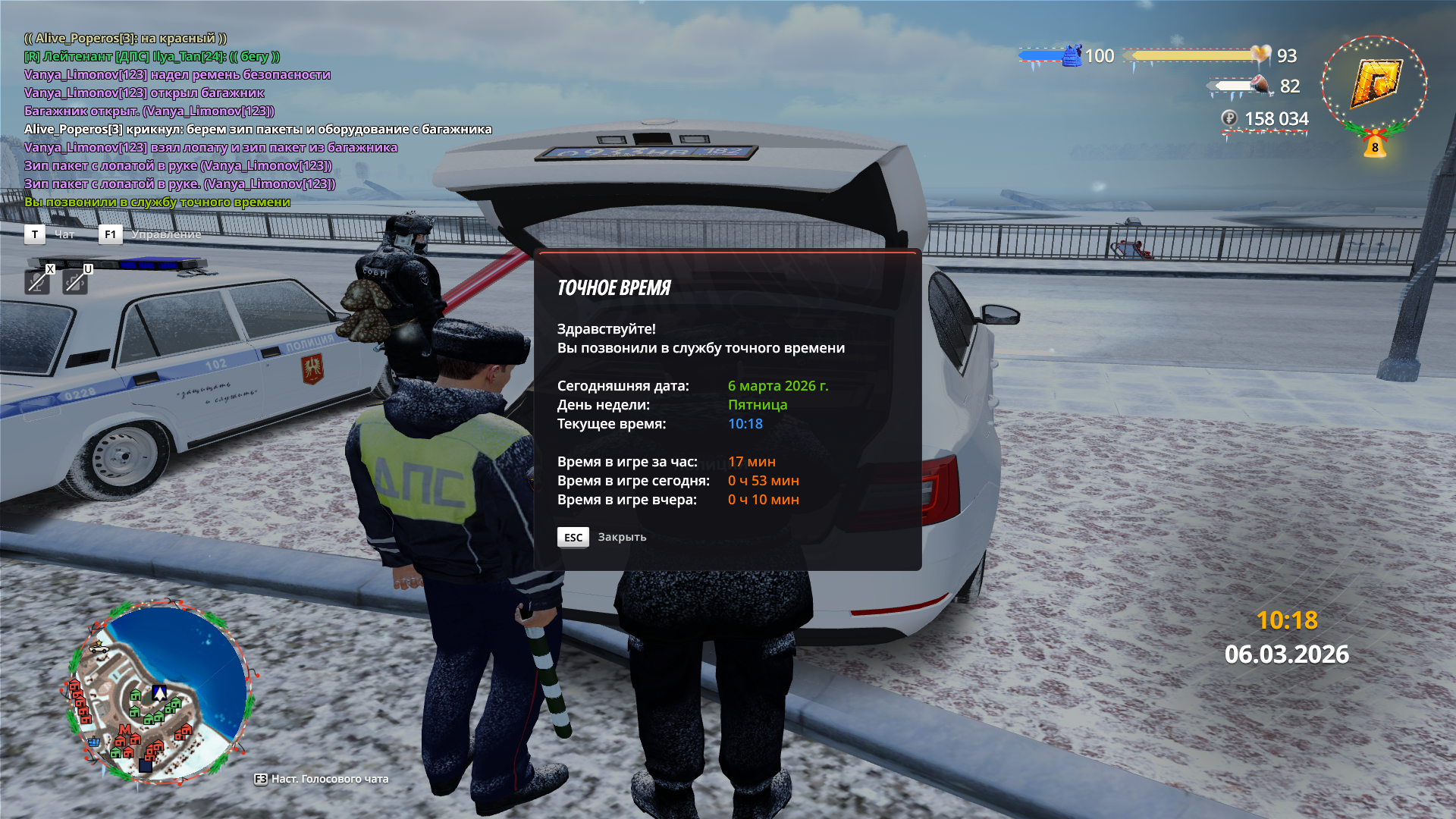Toggle the crossed-out walkie-talkie radio icon
This screenshot has width=1456, height=819.
tap(74, 282)
